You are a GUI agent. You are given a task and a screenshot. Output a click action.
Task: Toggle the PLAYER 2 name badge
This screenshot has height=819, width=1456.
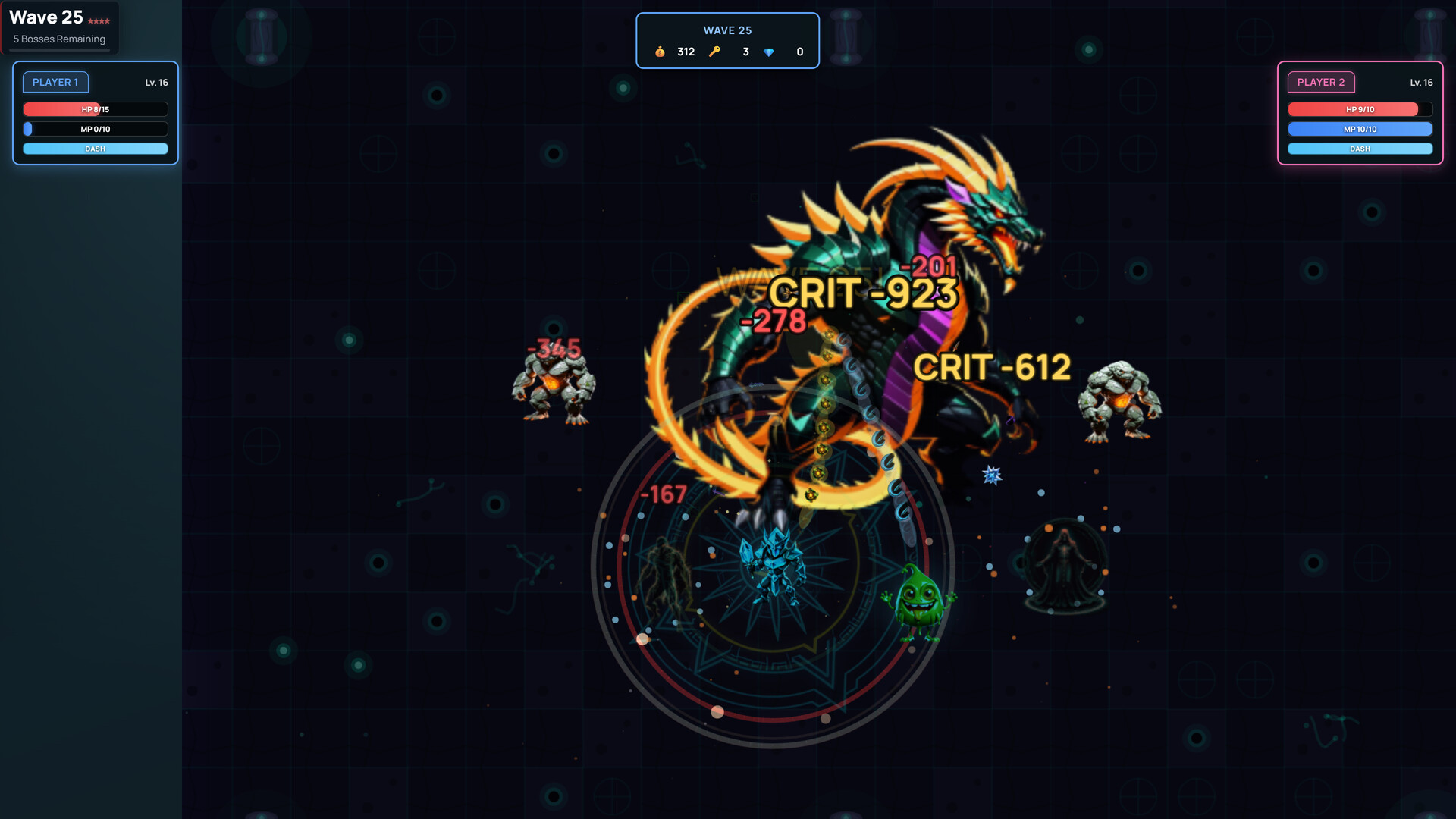click(1322, 82)
